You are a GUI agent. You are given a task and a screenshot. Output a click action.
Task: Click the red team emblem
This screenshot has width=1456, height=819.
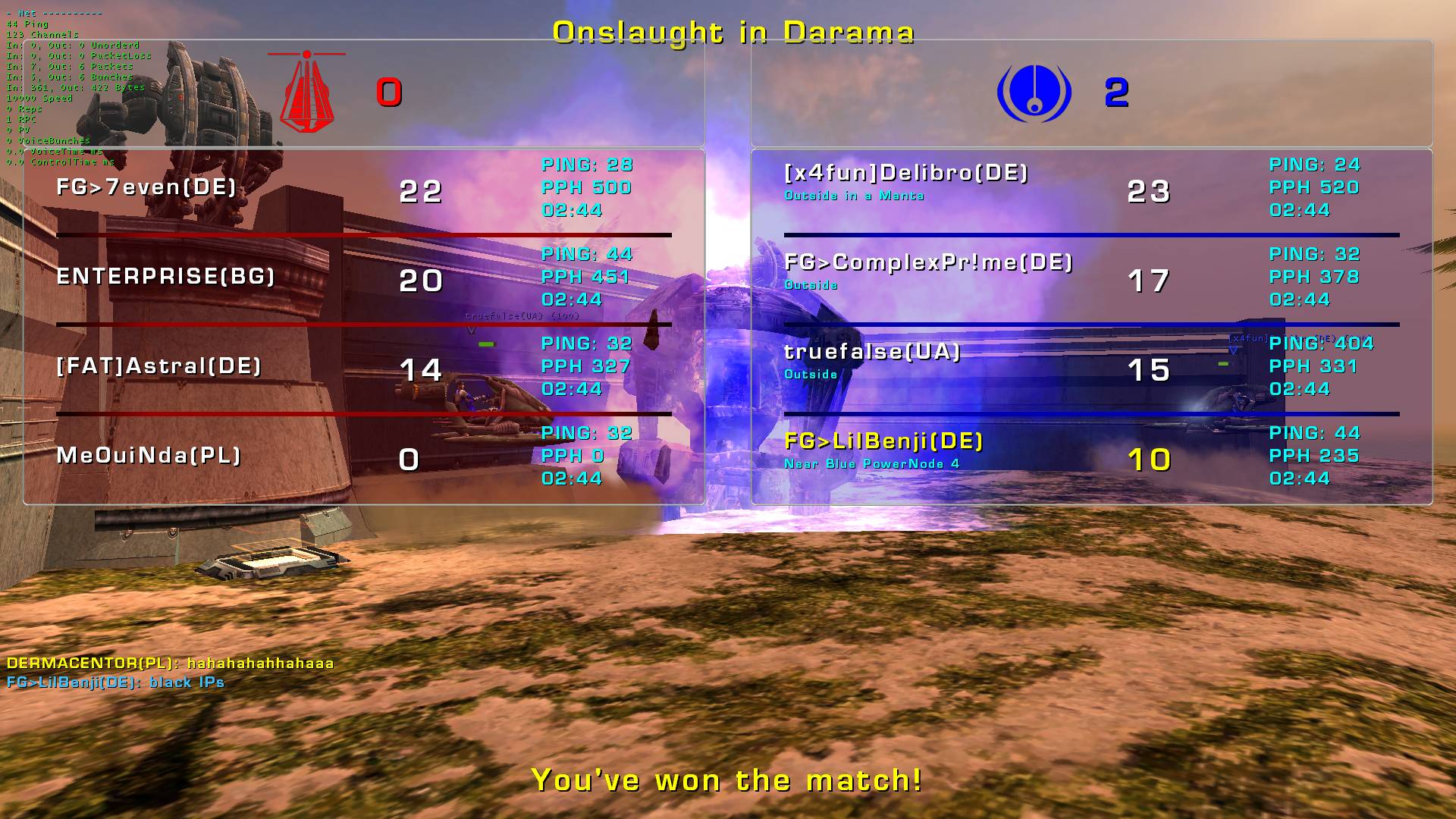coord(306,92)
